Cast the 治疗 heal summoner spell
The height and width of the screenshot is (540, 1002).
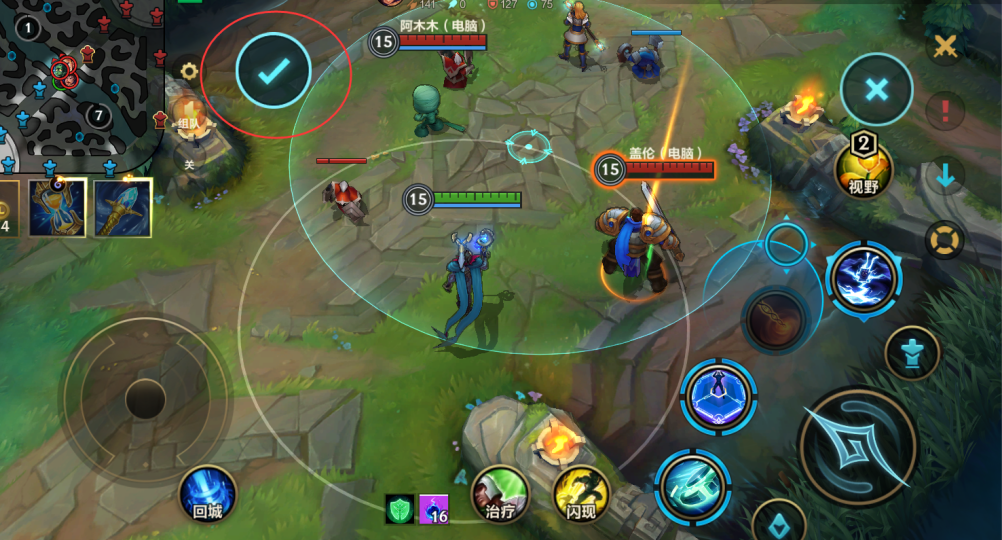pyautogui.click(x=500, y=494)
